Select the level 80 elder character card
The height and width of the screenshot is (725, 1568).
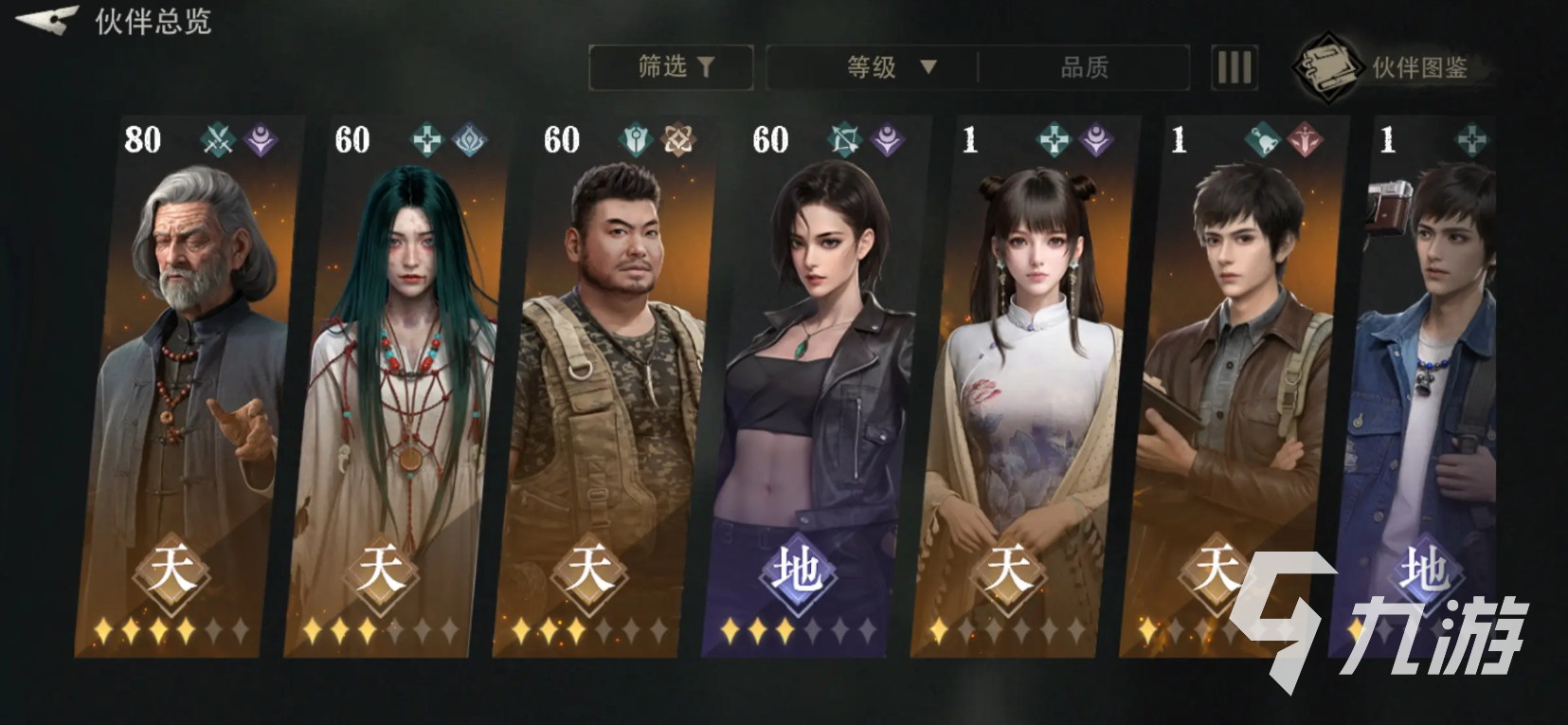(185, 379)
